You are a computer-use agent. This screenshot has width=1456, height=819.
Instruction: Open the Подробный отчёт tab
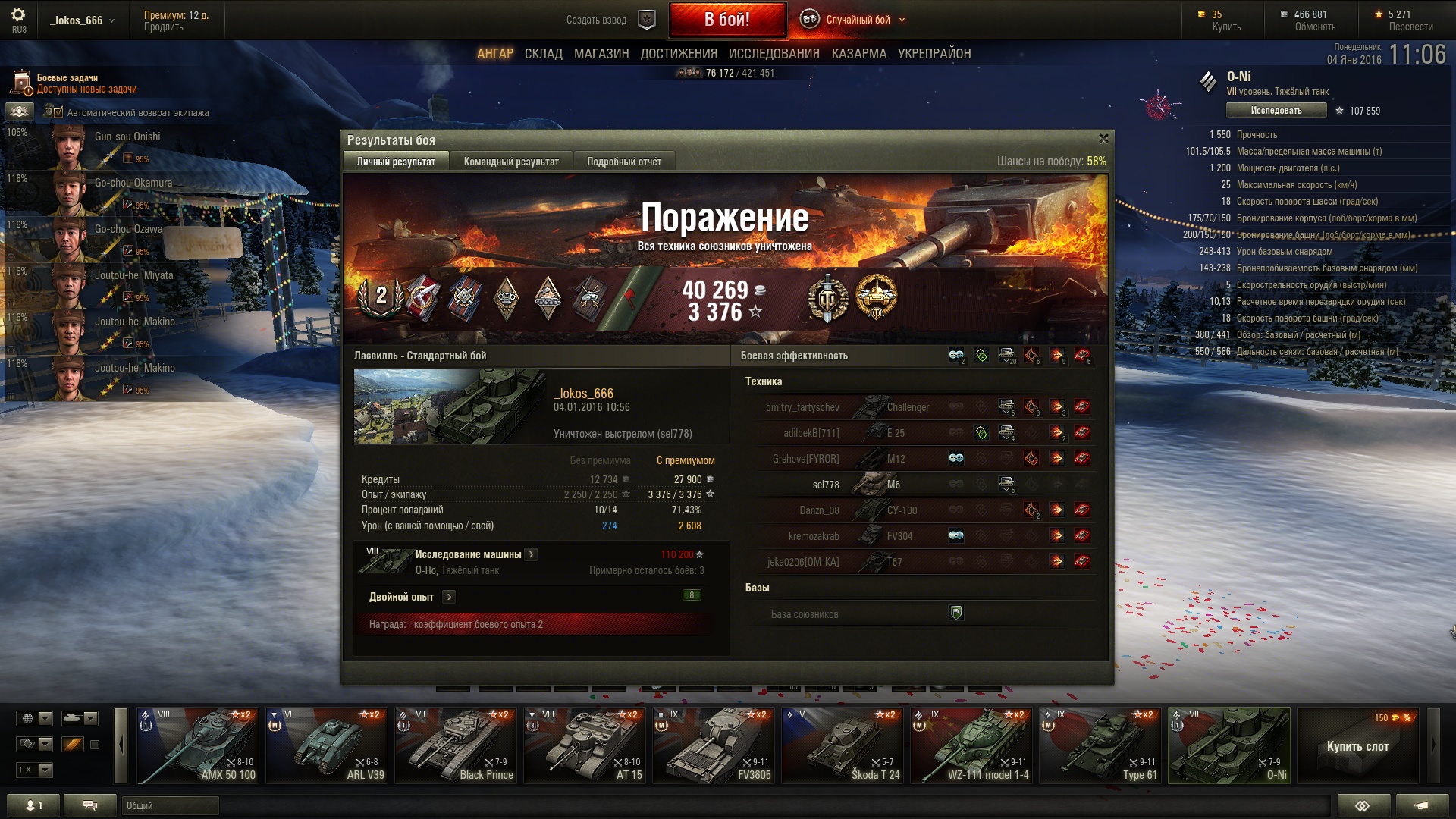623,162
